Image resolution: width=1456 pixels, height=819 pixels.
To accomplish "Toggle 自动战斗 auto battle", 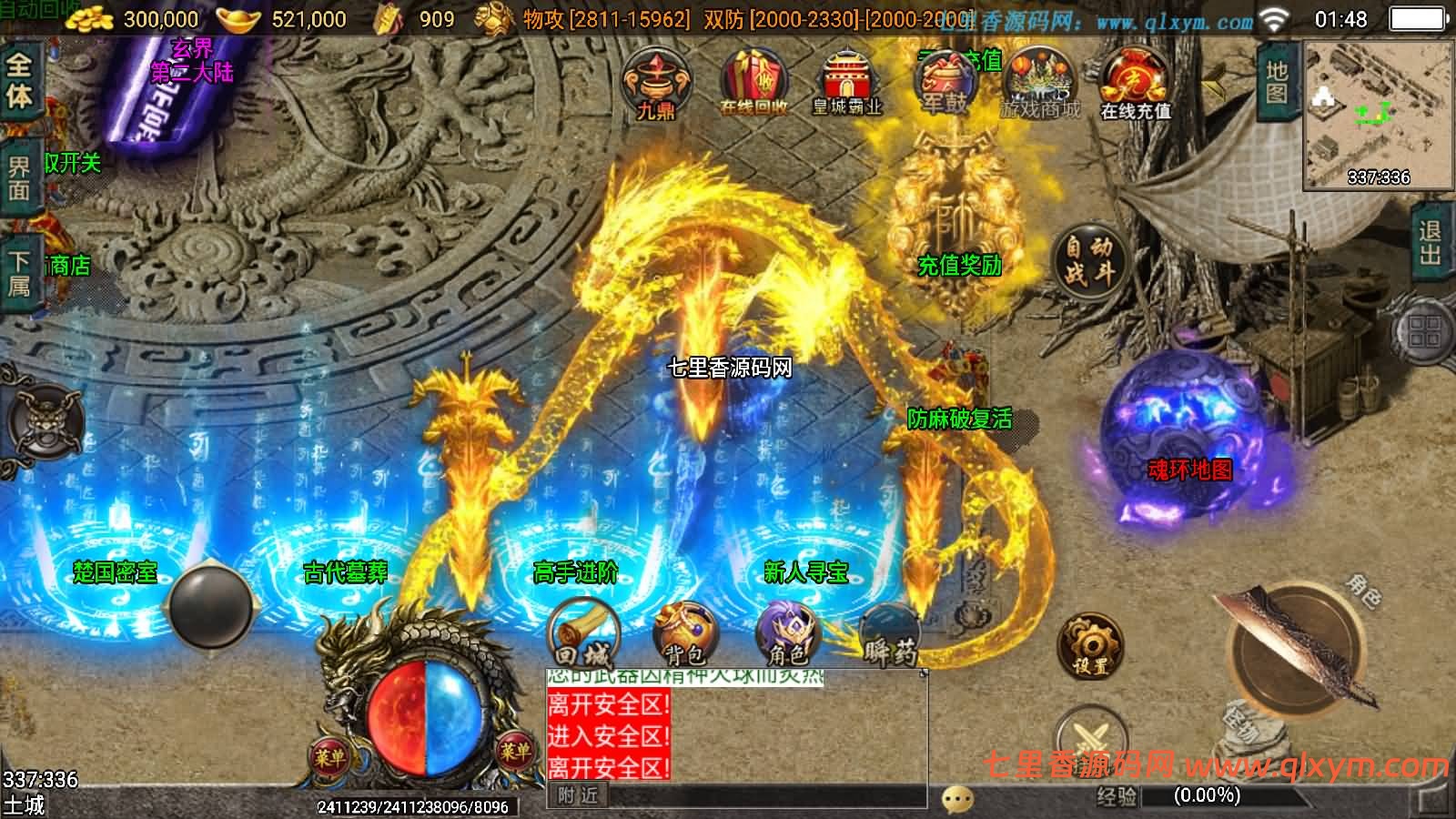I will pyautogui.click(x=1088, y=259).
